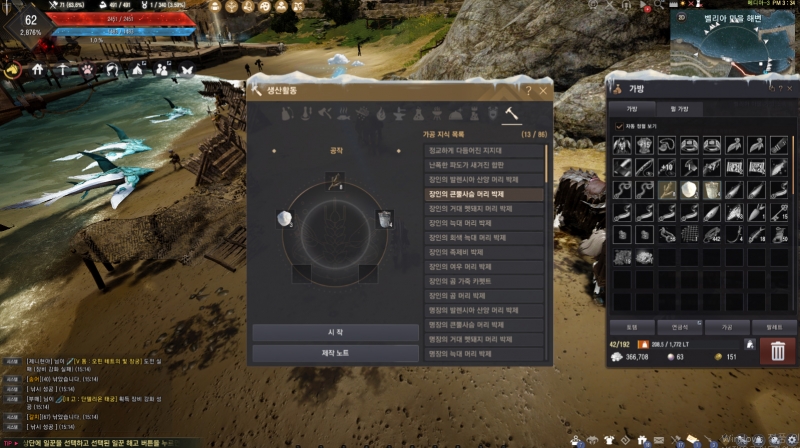The image size is (800, 448).
Task: Choose 정교하게 다듬어진 지지대 from the list
Action: click(482, 150)
